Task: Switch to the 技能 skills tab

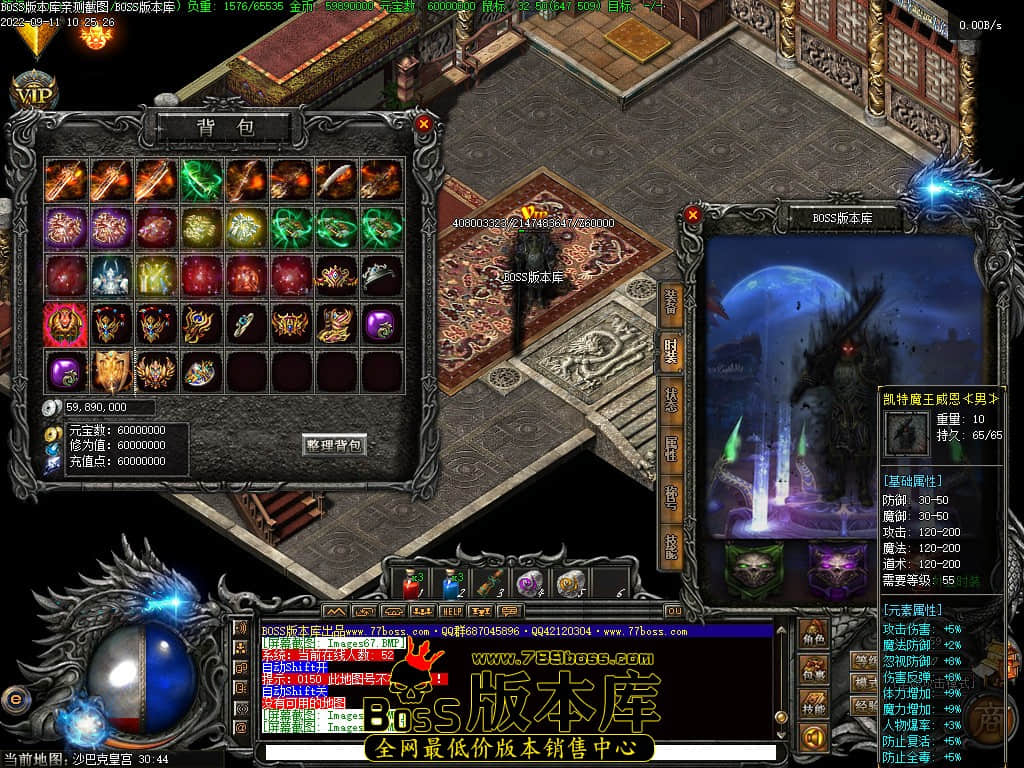Action: pyautogui.click(x=670, y=545)
